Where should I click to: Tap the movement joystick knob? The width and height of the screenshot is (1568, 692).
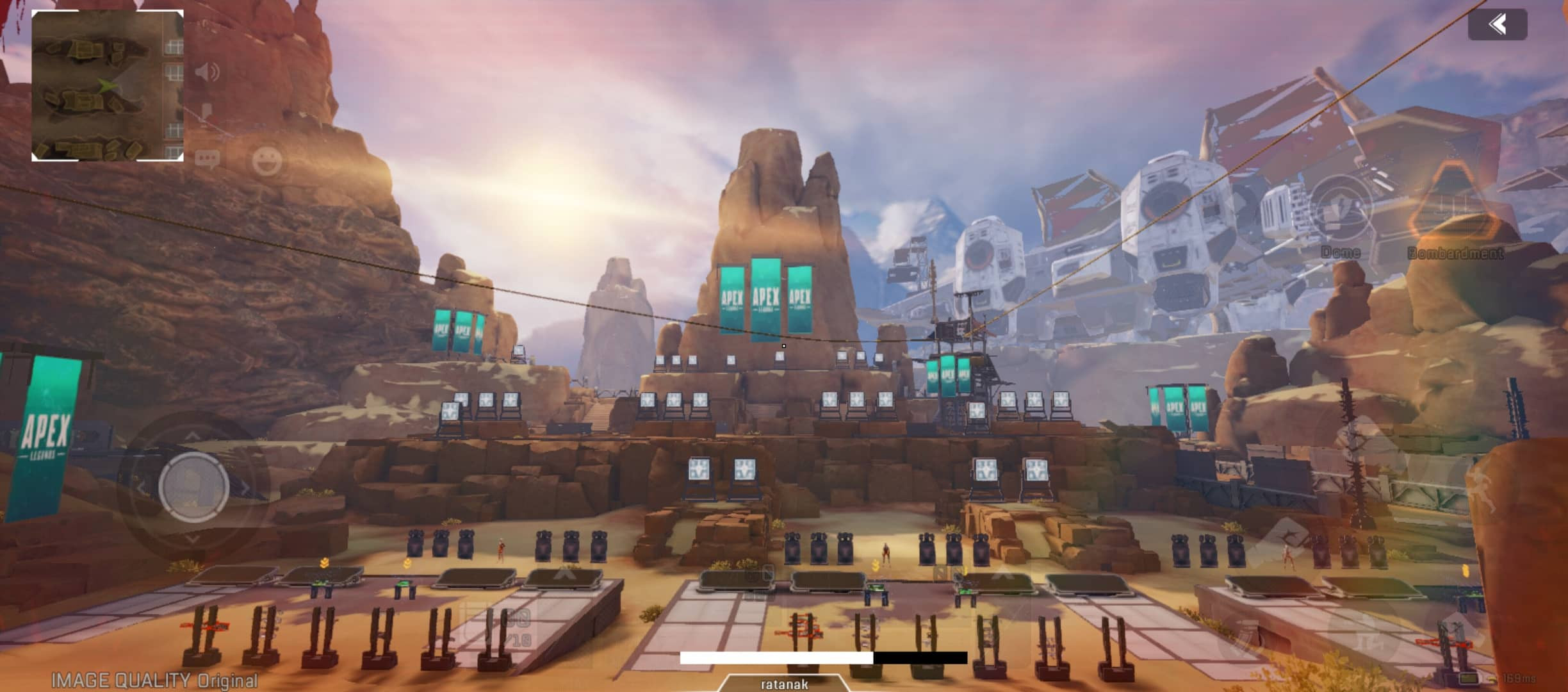click(x=193, y=487)
